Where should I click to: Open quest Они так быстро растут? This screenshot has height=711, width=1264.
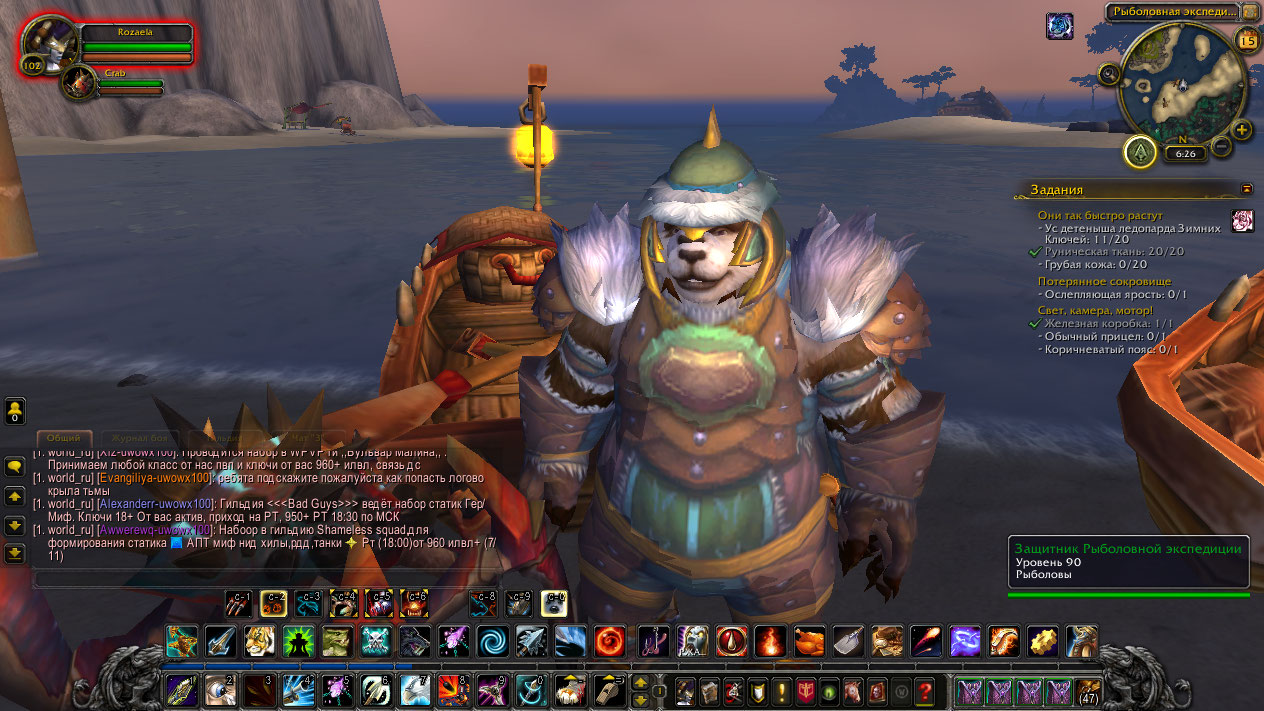[x=1098, y=215]
